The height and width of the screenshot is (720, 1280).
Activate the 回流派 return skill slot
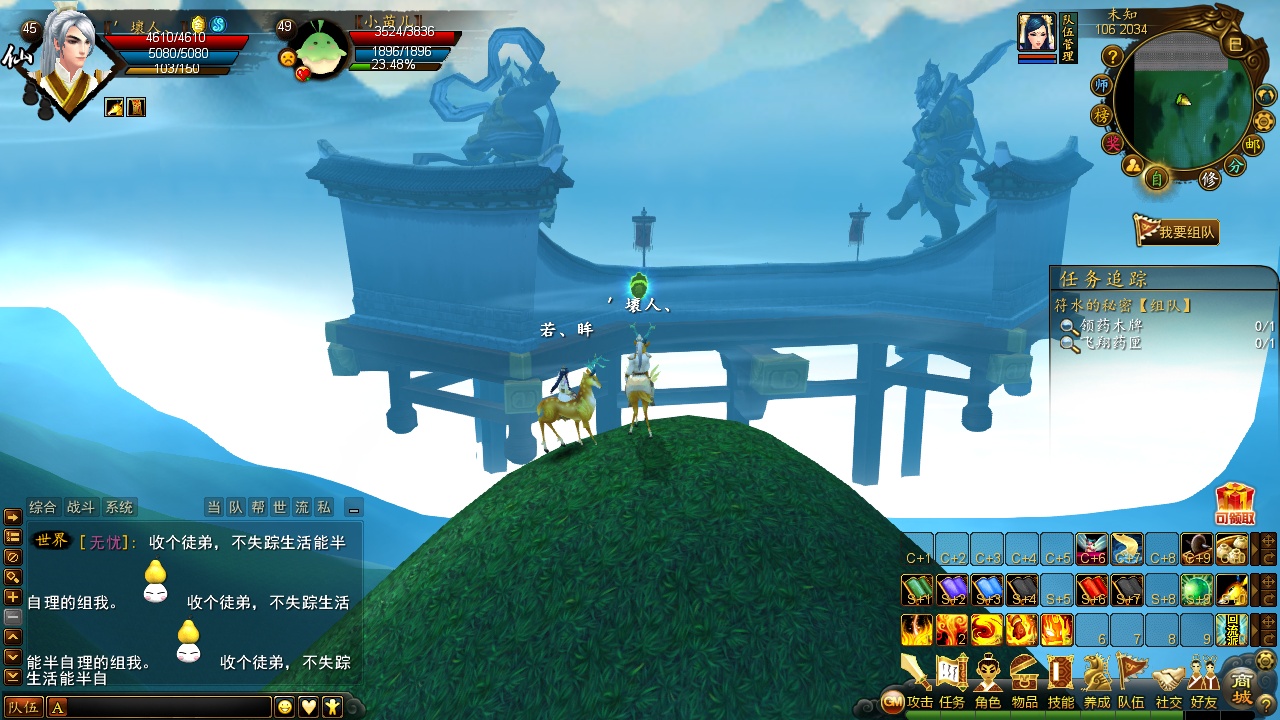coord(1232,630)
